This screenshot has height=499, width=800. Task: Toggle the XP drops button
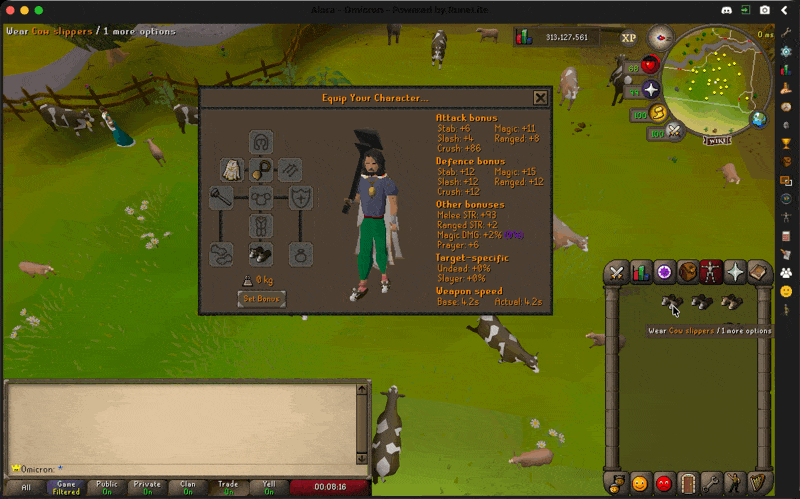pyautogui.click(x=628, y=38)
